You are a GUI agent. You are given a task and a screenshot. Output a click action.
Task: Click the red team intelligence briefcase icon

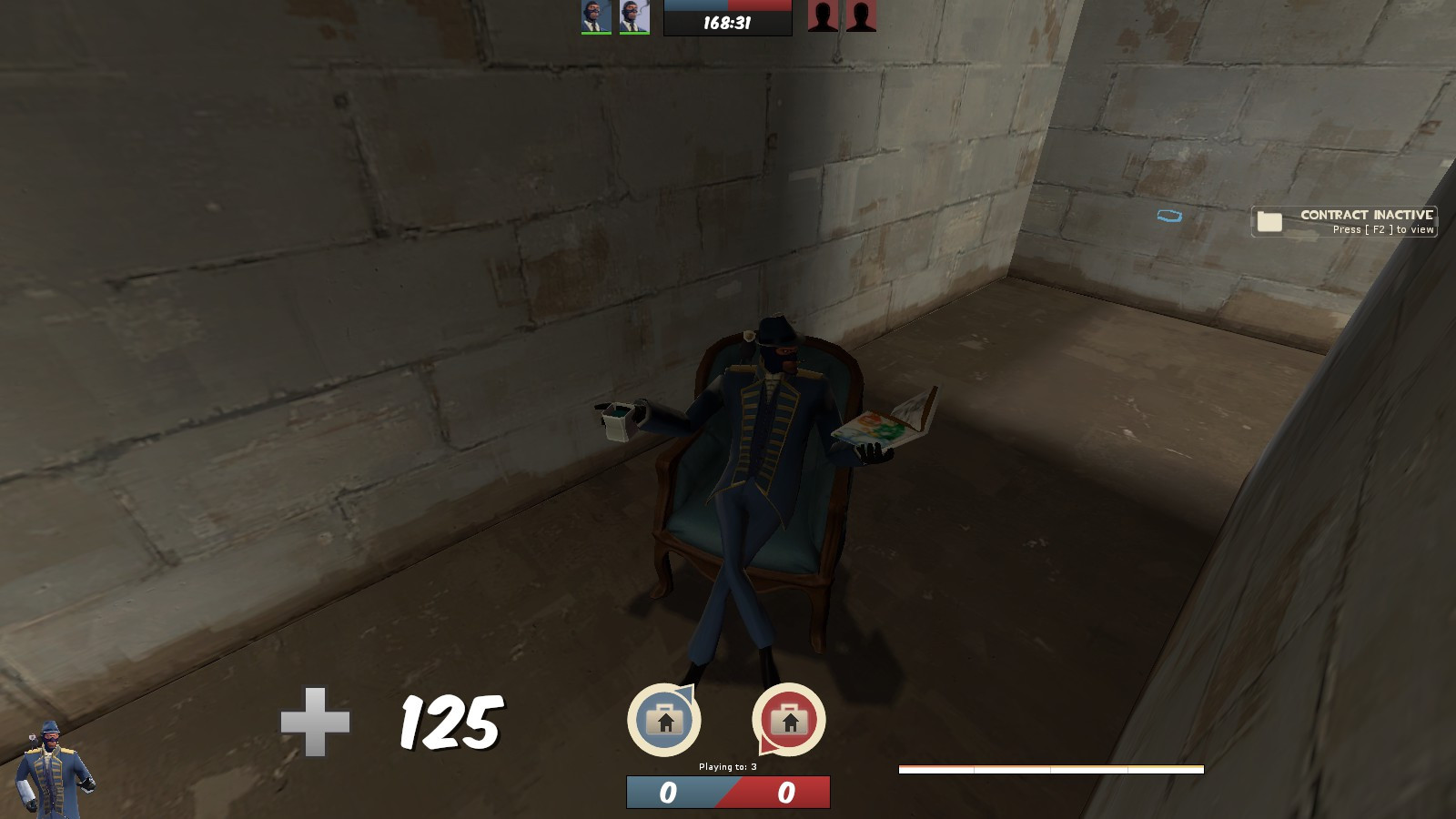coord(788,722)
